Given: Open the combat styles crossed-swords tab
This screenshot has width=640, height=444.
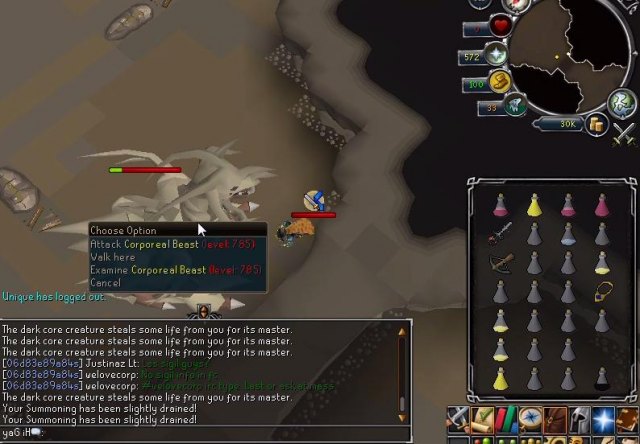Looking at the screenshot, I should [x=460, y=418].
